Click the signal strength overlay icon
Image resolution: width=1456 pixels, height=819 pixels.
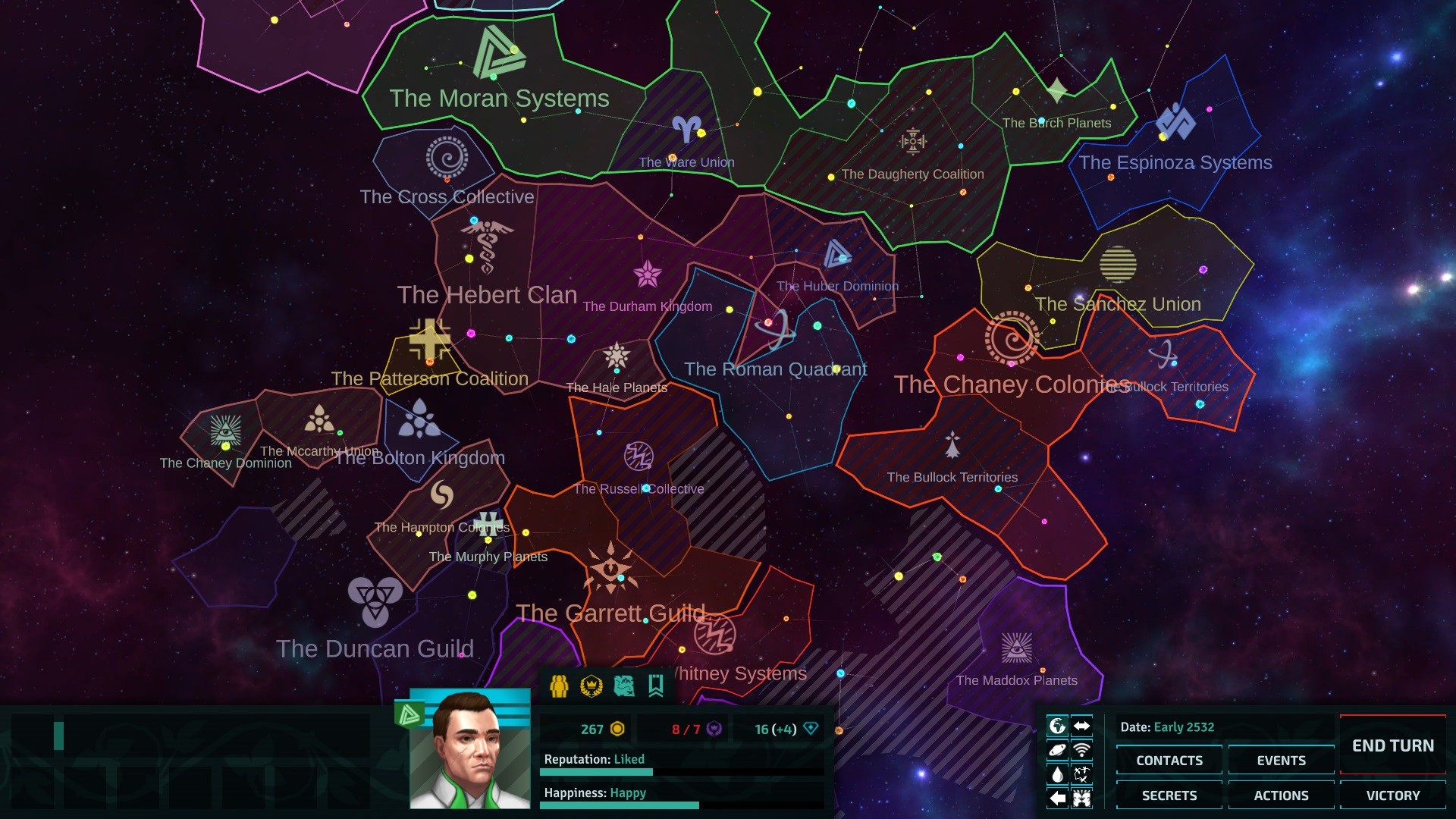(x=1081, y=751)
